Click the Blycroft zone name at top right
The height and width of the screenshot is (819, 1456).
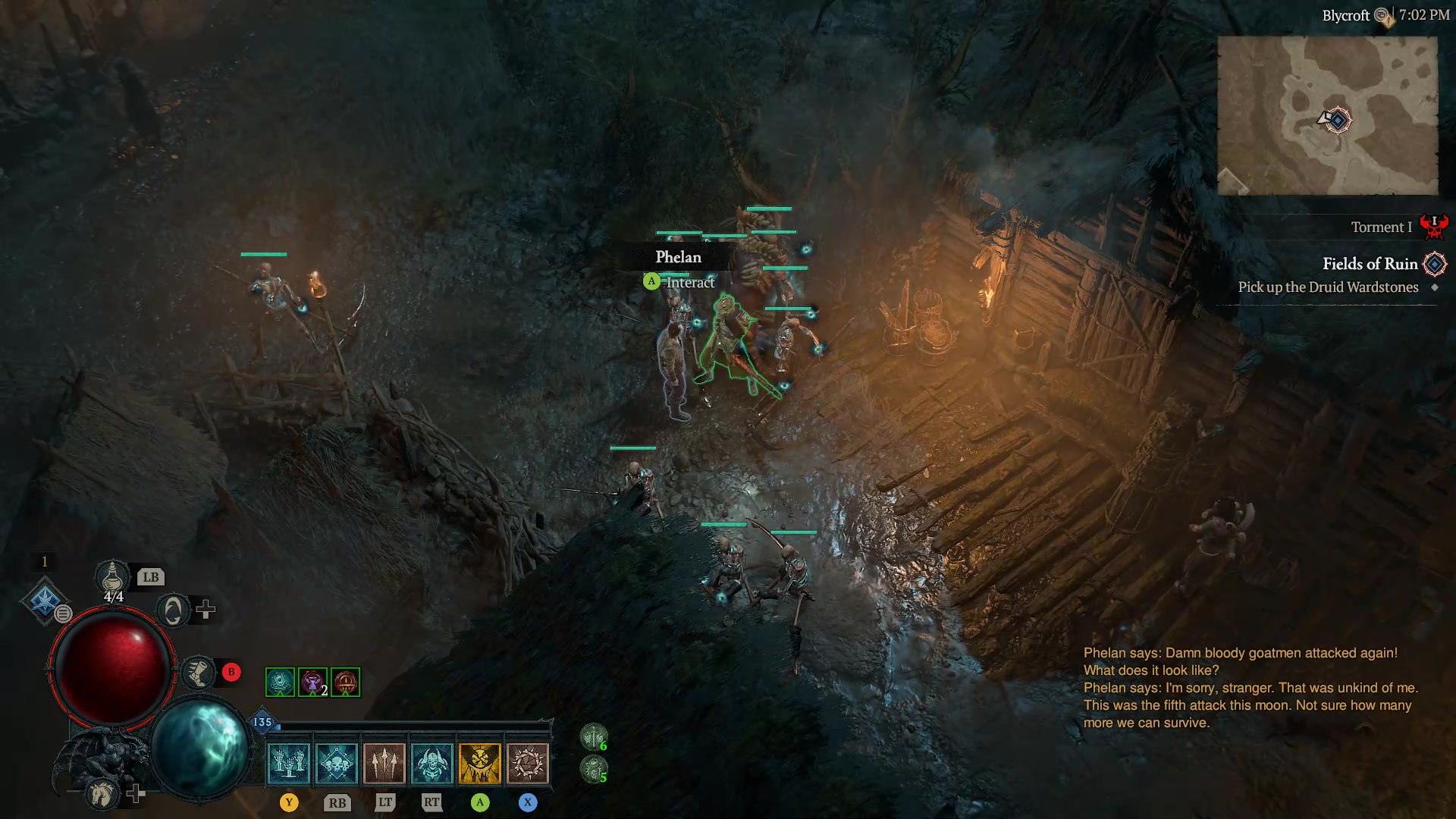pos(1347,14)
